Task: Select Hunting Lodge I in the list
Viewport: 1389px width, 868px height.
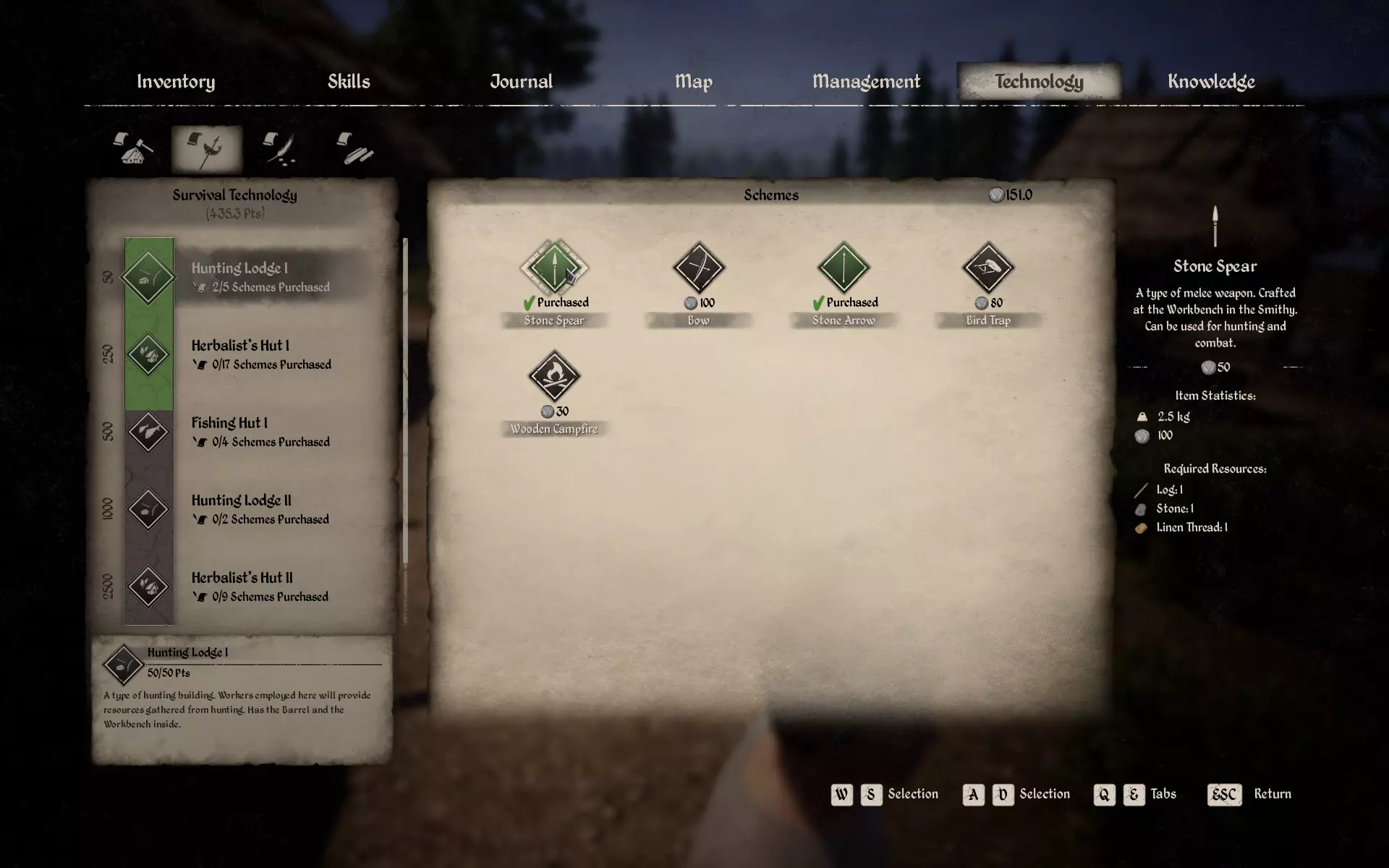Action: [x=239, y=276]
